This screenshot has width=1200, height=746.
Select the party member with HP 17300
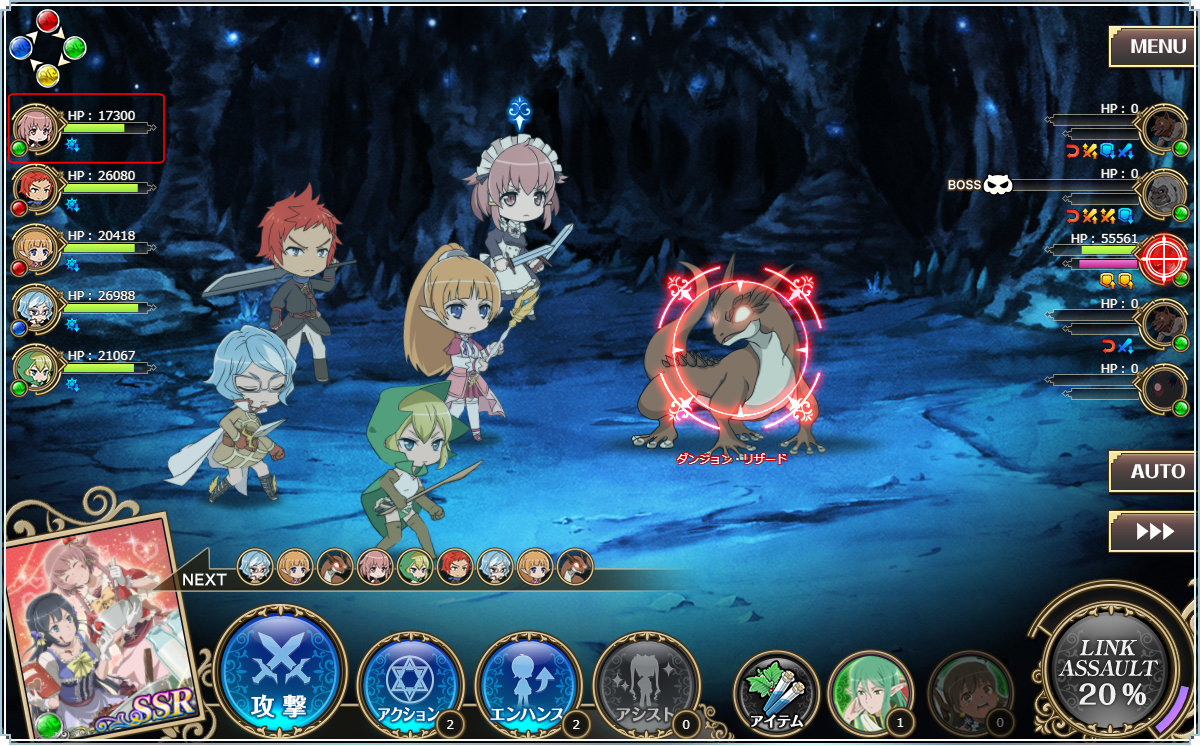[86, 128]
